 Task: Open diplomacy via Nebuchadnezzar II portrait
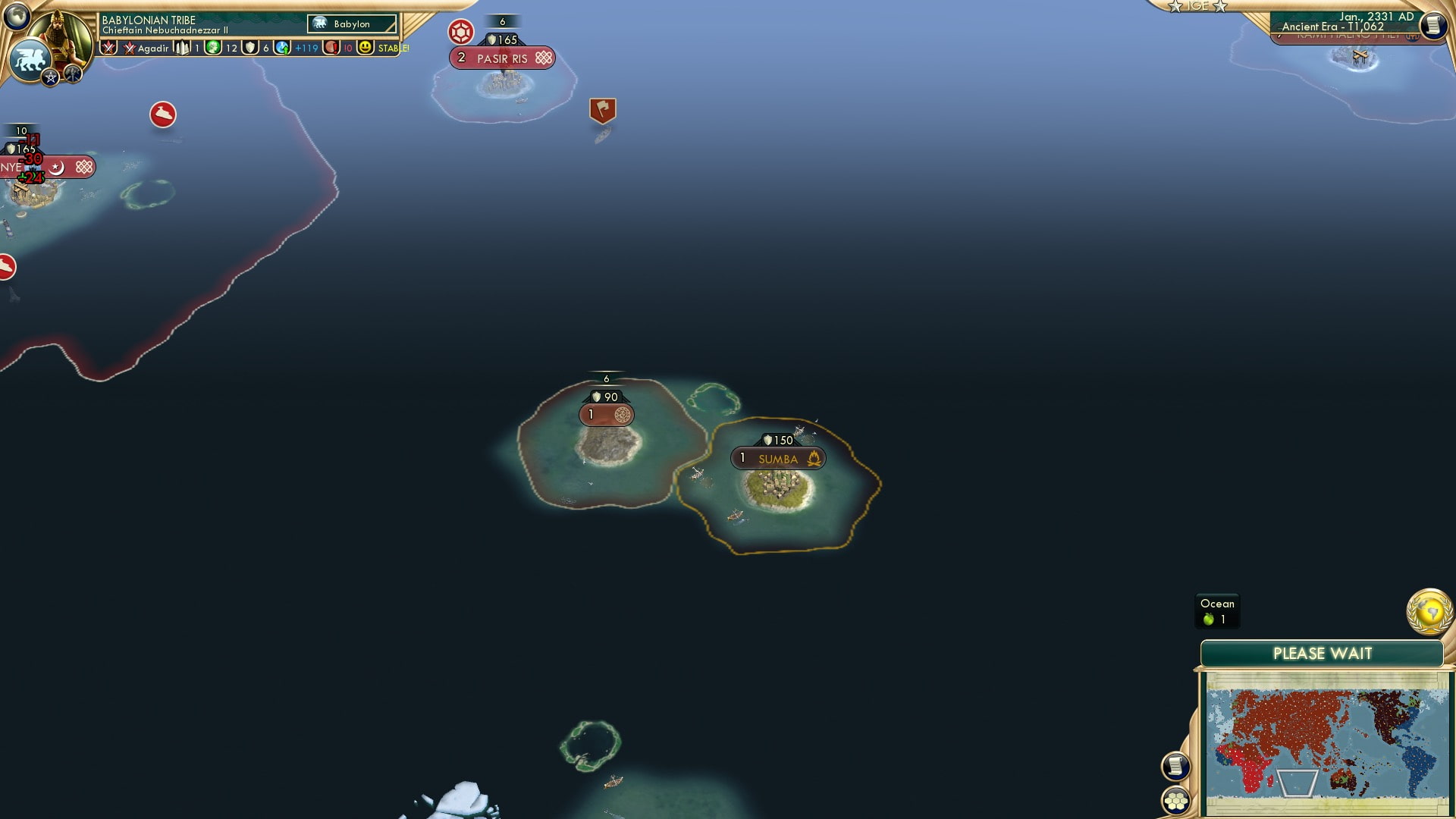(64, 34)
